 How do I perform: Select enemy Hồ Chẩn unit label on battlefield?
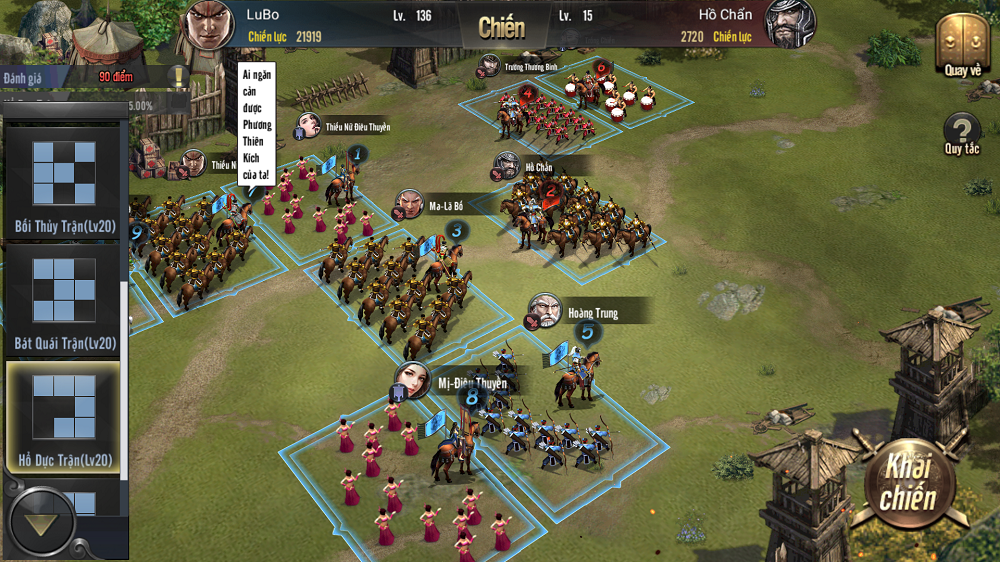536,167
